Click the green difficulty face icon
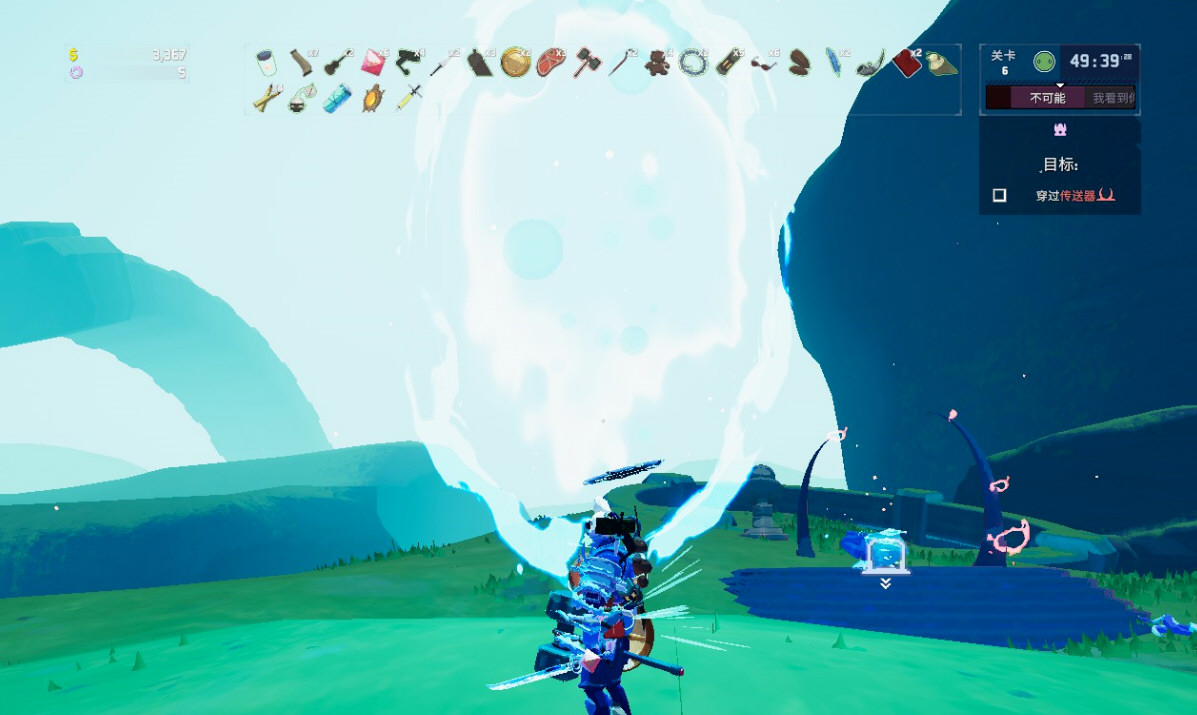Image resolution: width=1197 pixels, height=715 pixels. point(1044,62)
